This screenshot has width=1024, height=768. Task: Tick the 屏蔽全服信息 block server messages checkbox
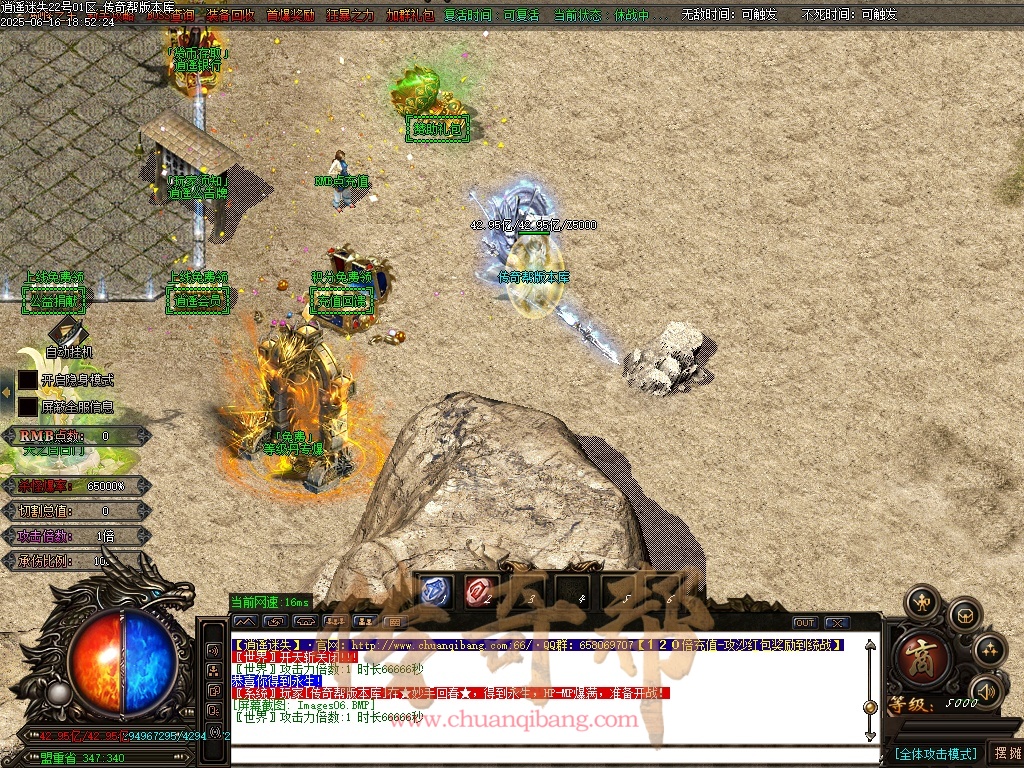point(27,407)
